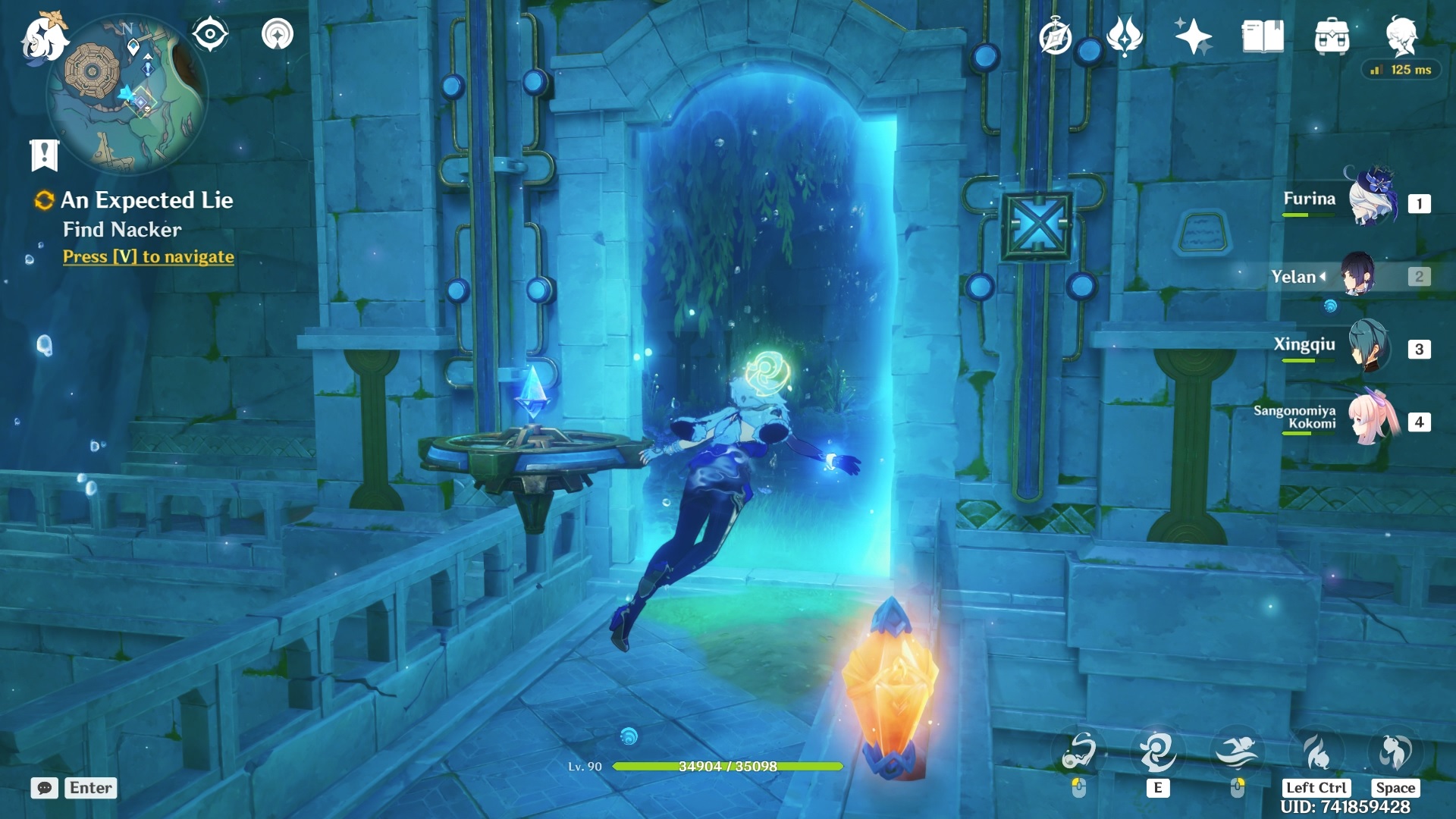Open the wireless signal icon near minimap

278,34
